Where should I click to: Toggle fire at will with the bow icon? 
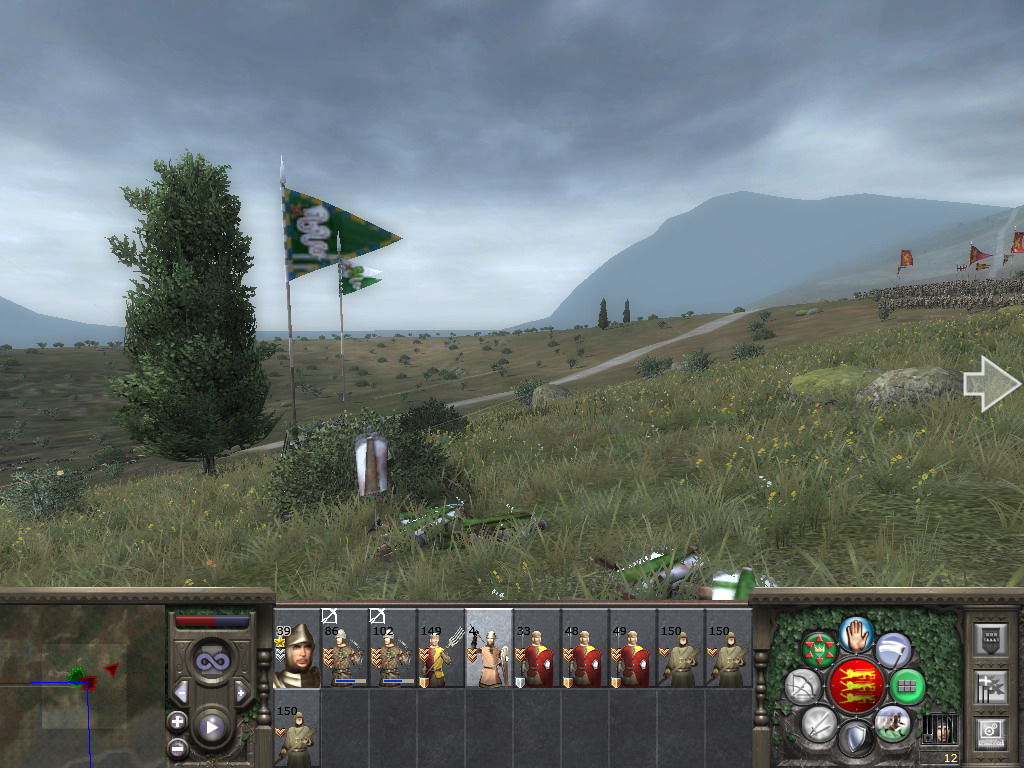coord(802,687)
